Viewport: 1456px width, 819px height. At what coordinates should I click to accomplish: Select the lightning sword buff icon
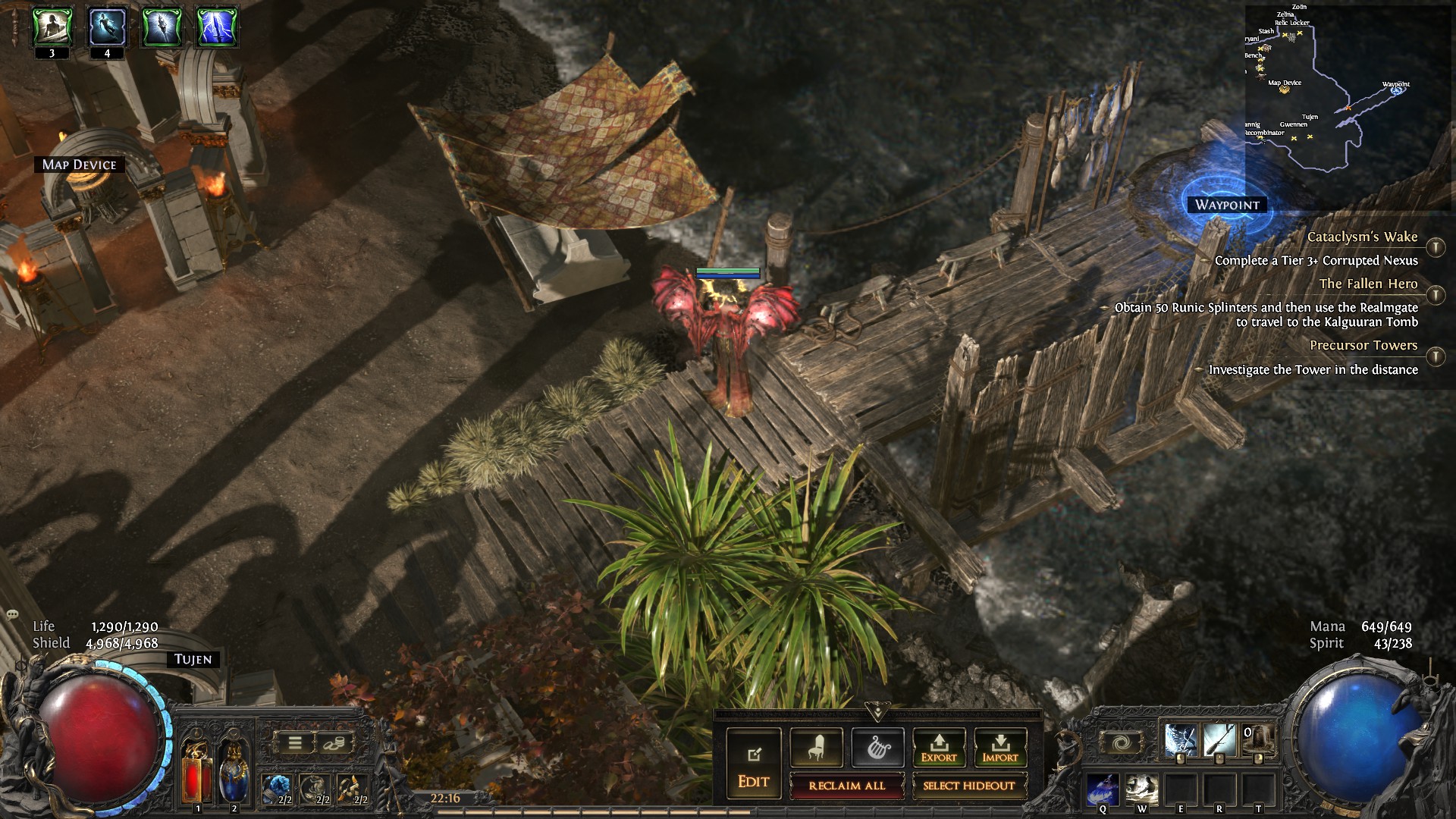tap(217, 27)
